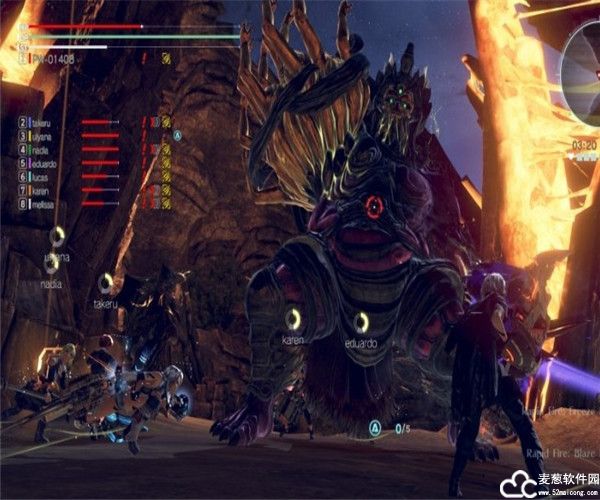The height and width of the screenshot is (500, 600).
Task: Choose melissa in the party list
Action: pyautogui.click(x=44, y=204)
